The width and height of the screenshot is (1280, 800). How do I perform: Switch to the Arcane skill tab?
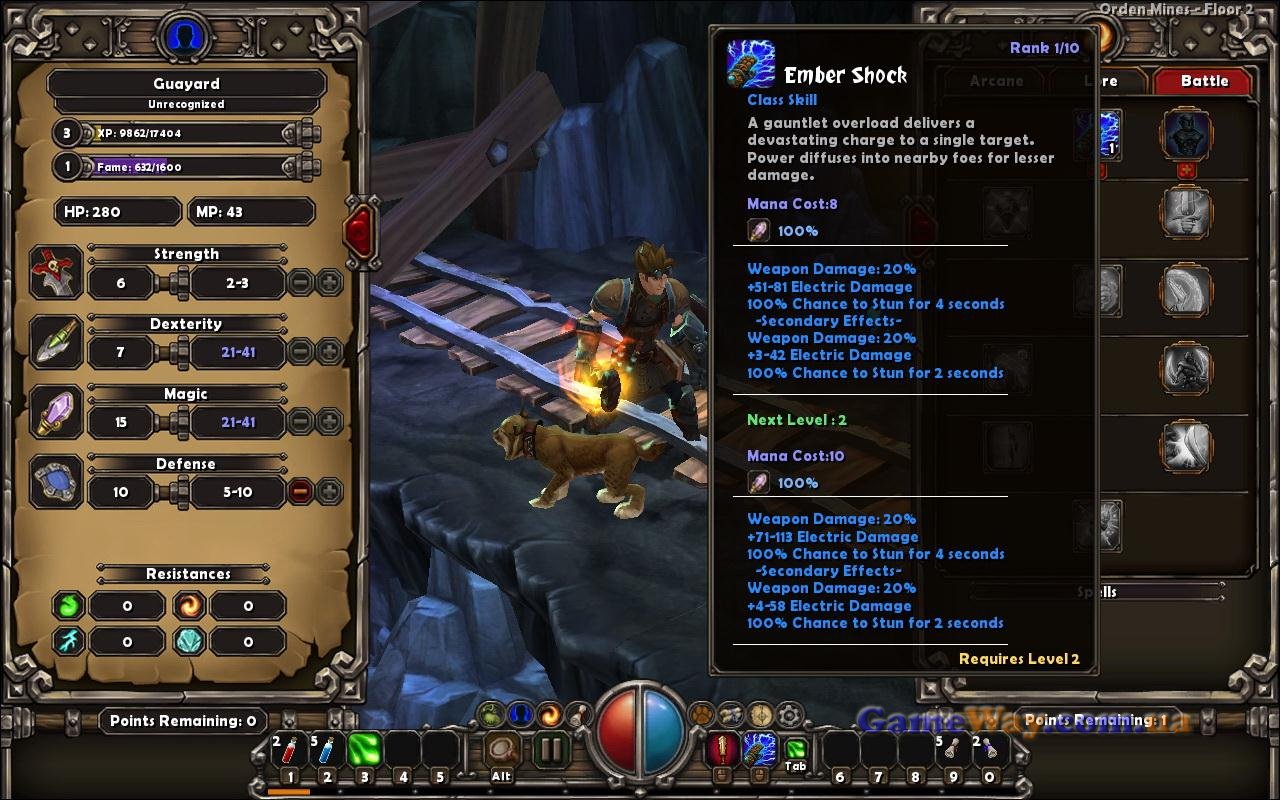(x=996, y=81)
